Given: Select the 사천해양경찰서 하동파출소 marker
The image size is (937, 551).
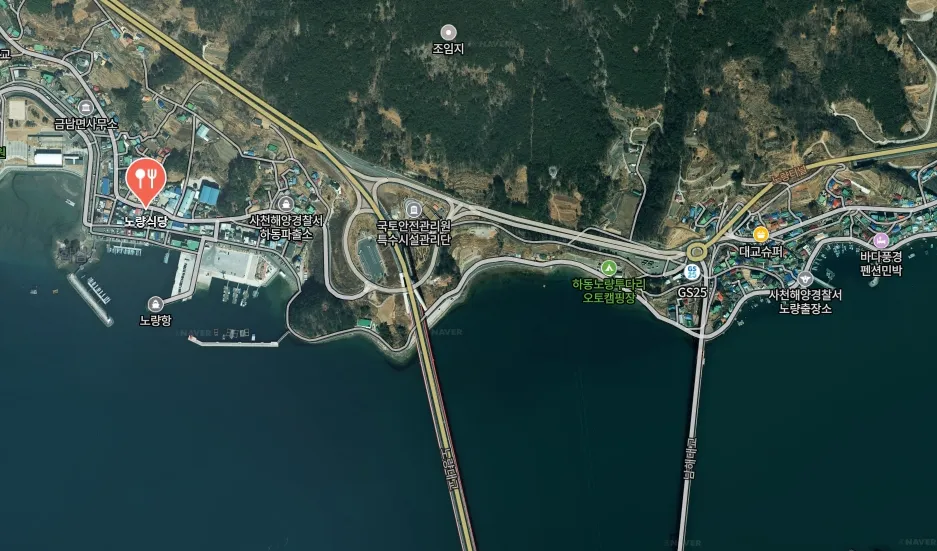Looking at the screenshot, I should tap(286, 203).
